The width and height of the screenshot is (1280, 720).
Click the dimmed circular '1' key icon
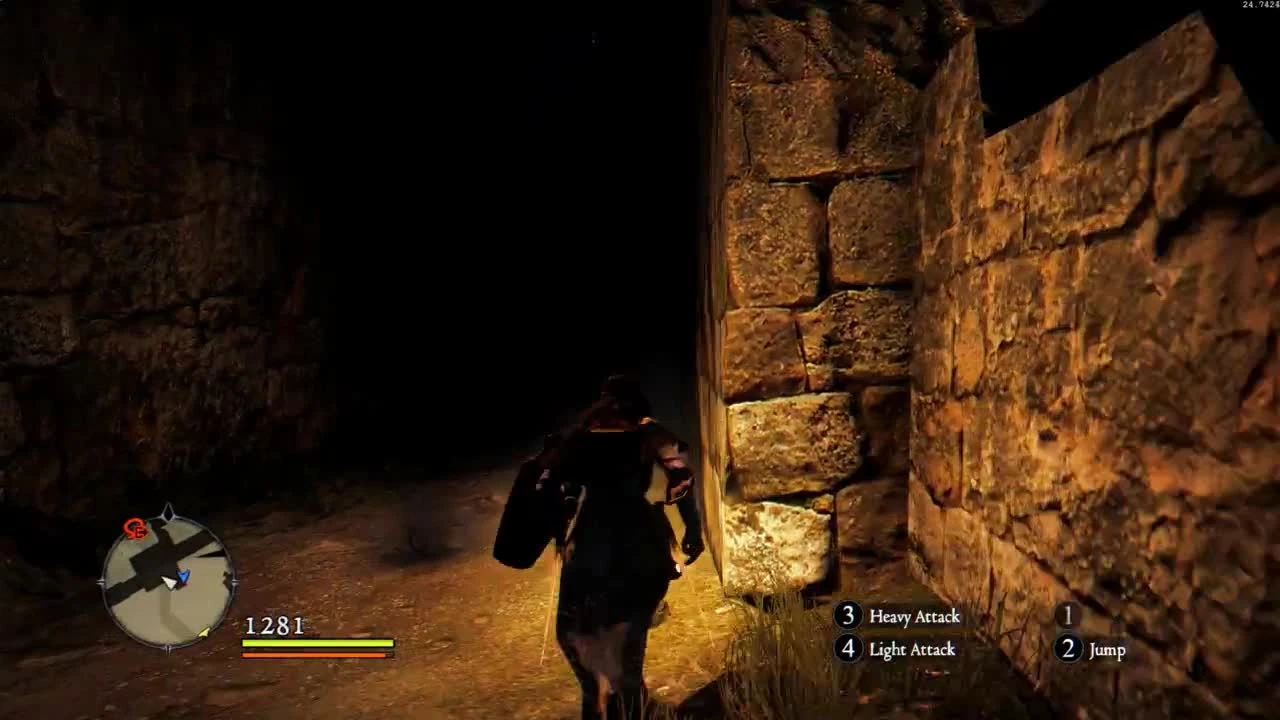click(x=1067, y=617)
